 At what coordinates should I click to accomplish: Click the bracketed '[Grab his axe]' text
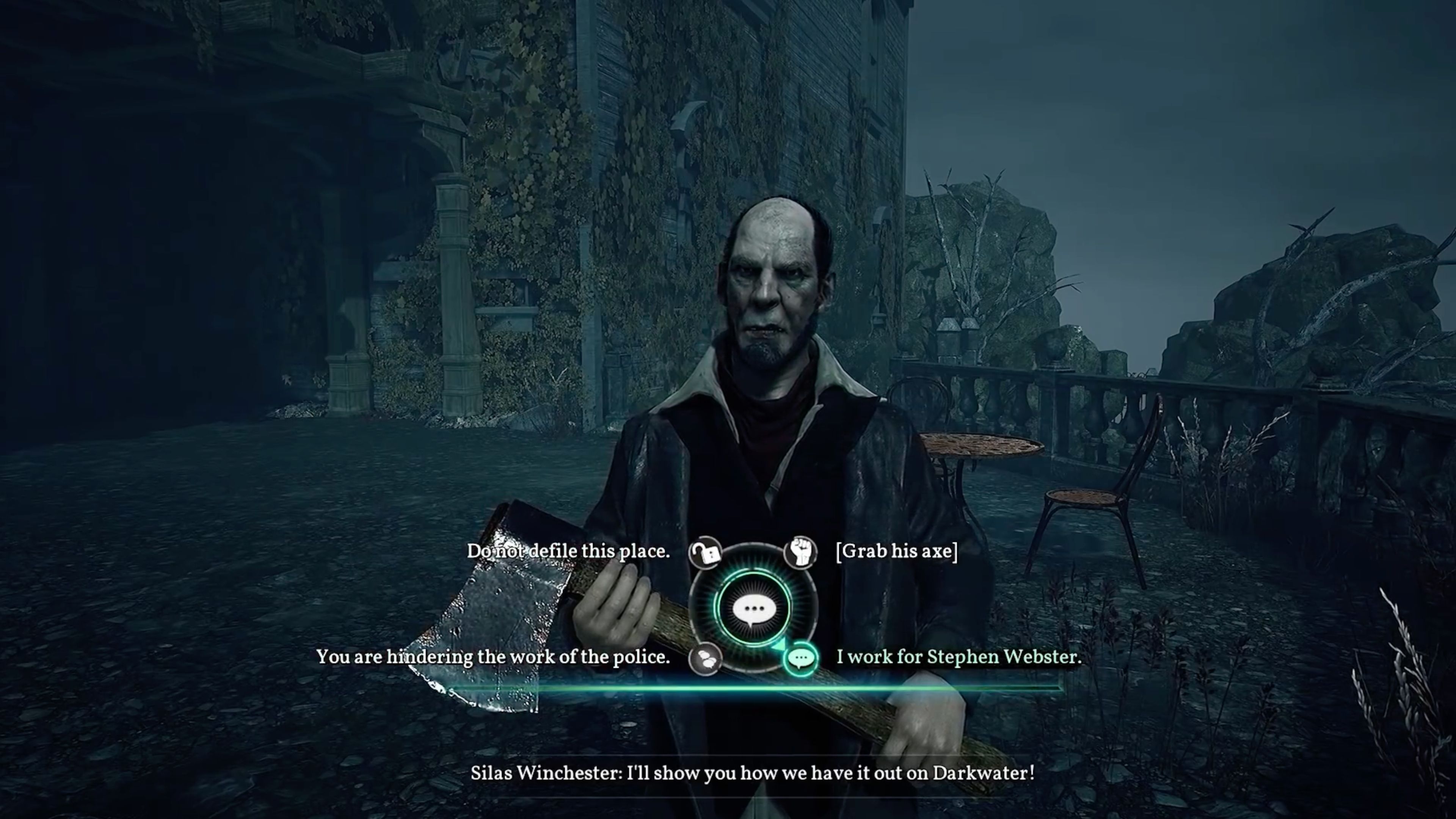click(x=897, y=552)
